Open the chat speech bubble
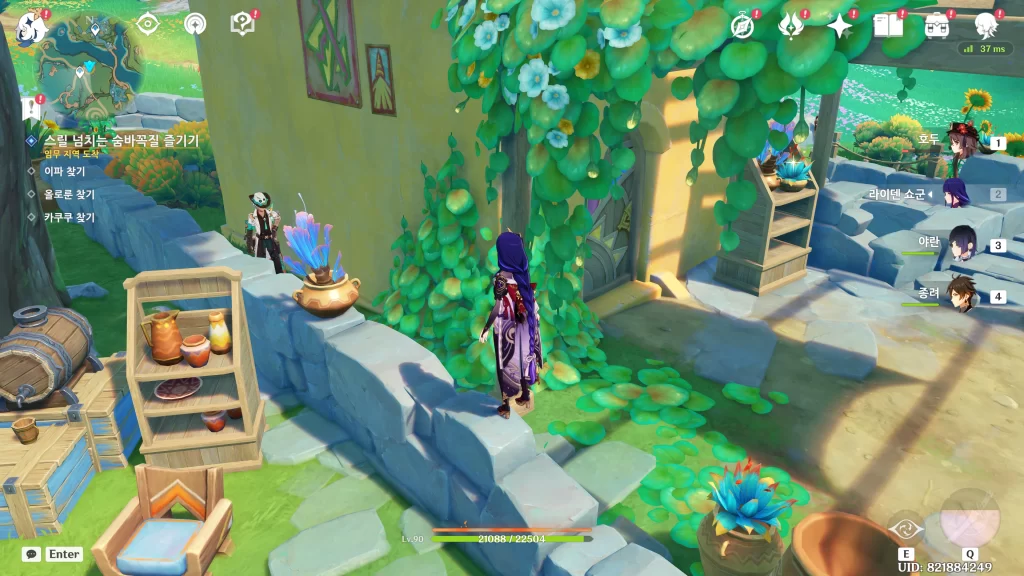The width and height of the screenshot is (1024, 576). pyautogui.click(x=32, y=554)
